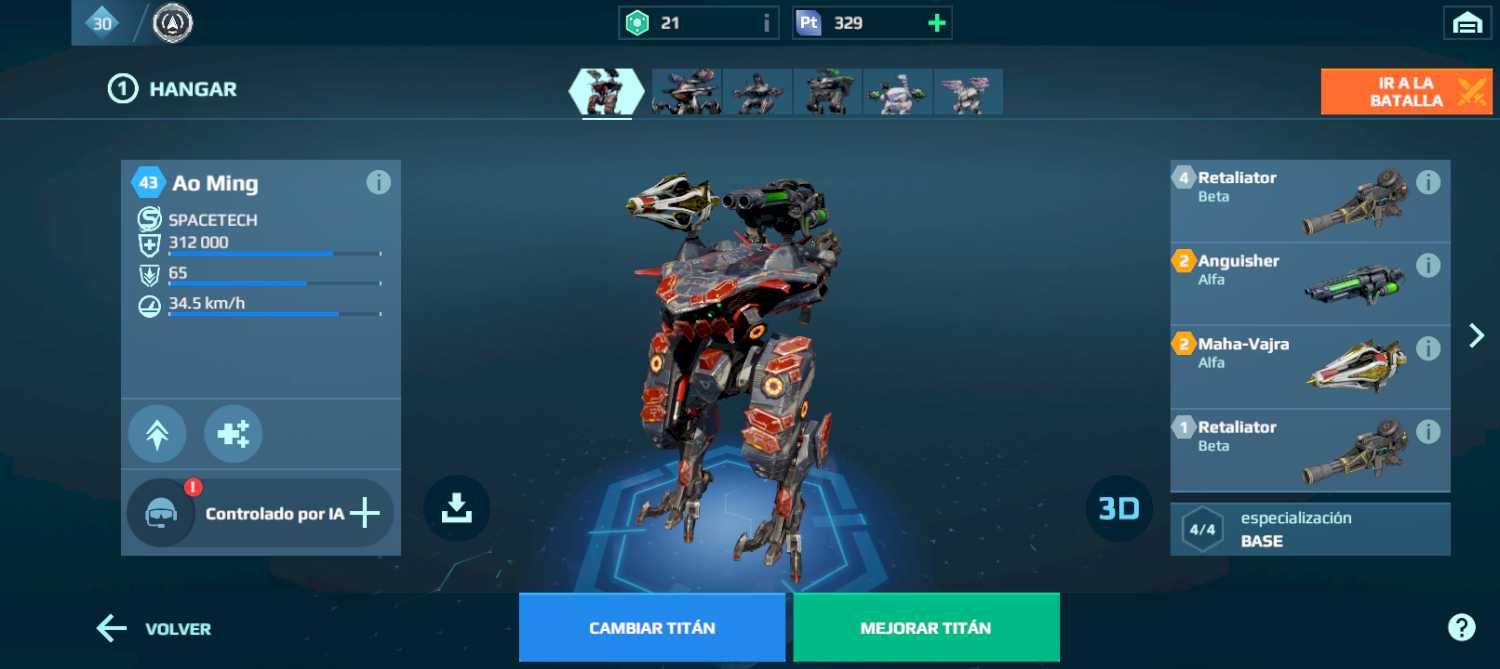Open the especialización BASE panel

(1310, 529)
